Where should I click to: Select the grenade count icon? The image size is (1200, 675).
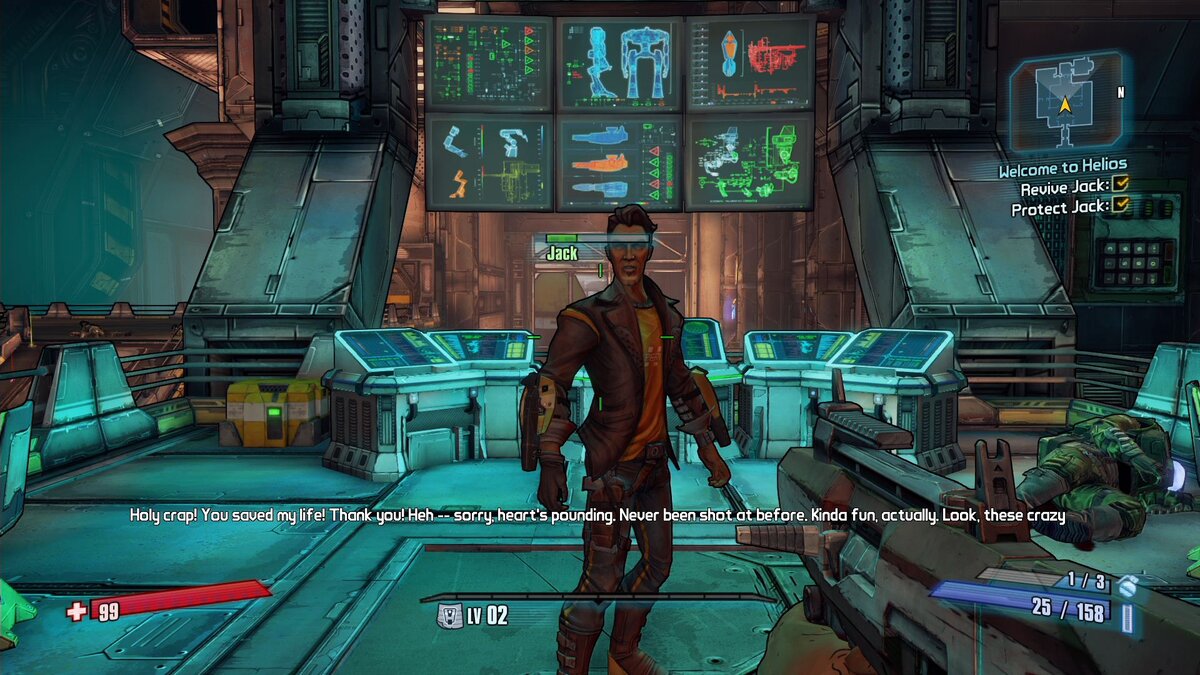pos(1127,584)
